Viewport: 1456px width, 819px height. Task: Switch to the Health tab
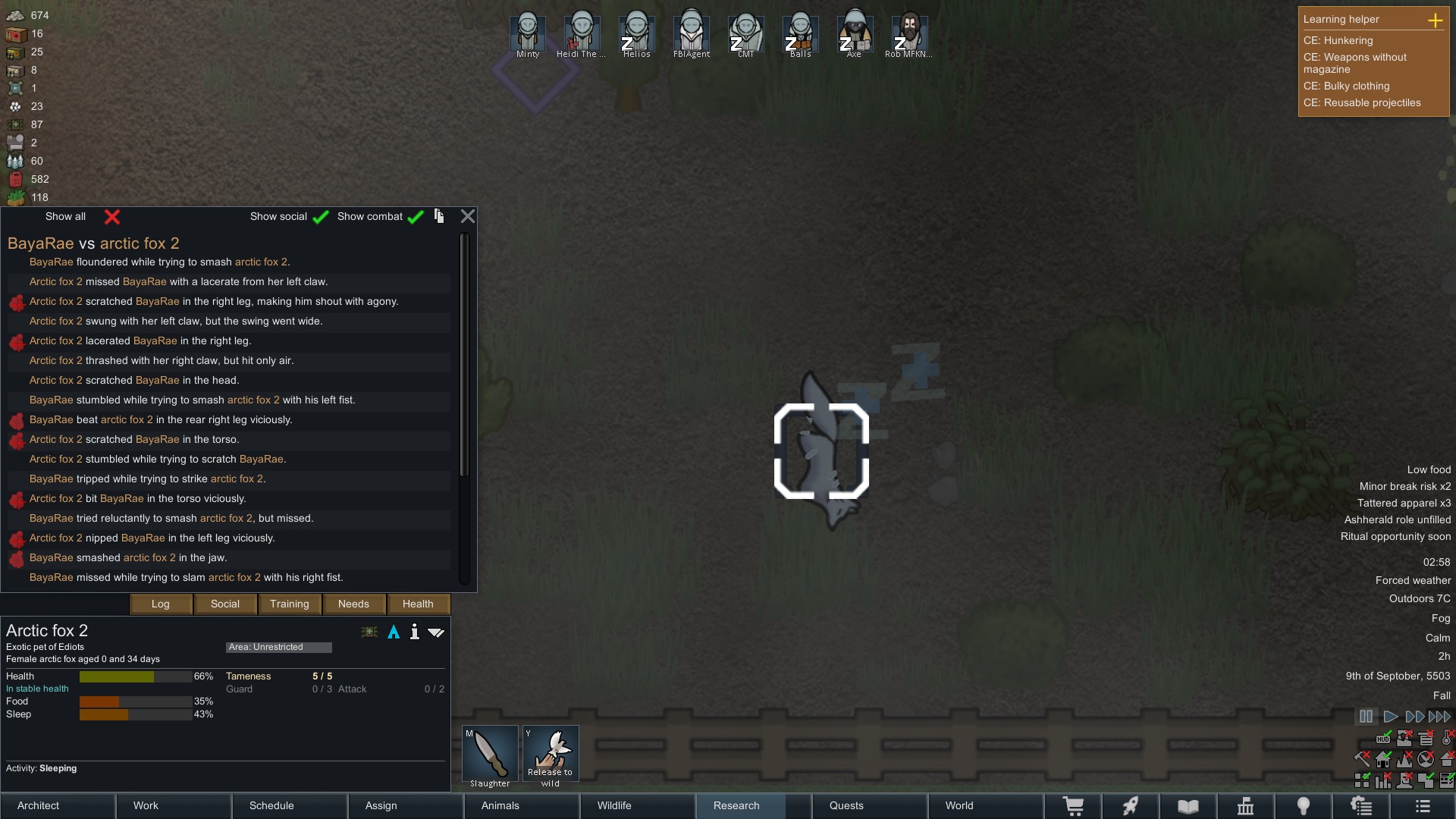[418, 604]
